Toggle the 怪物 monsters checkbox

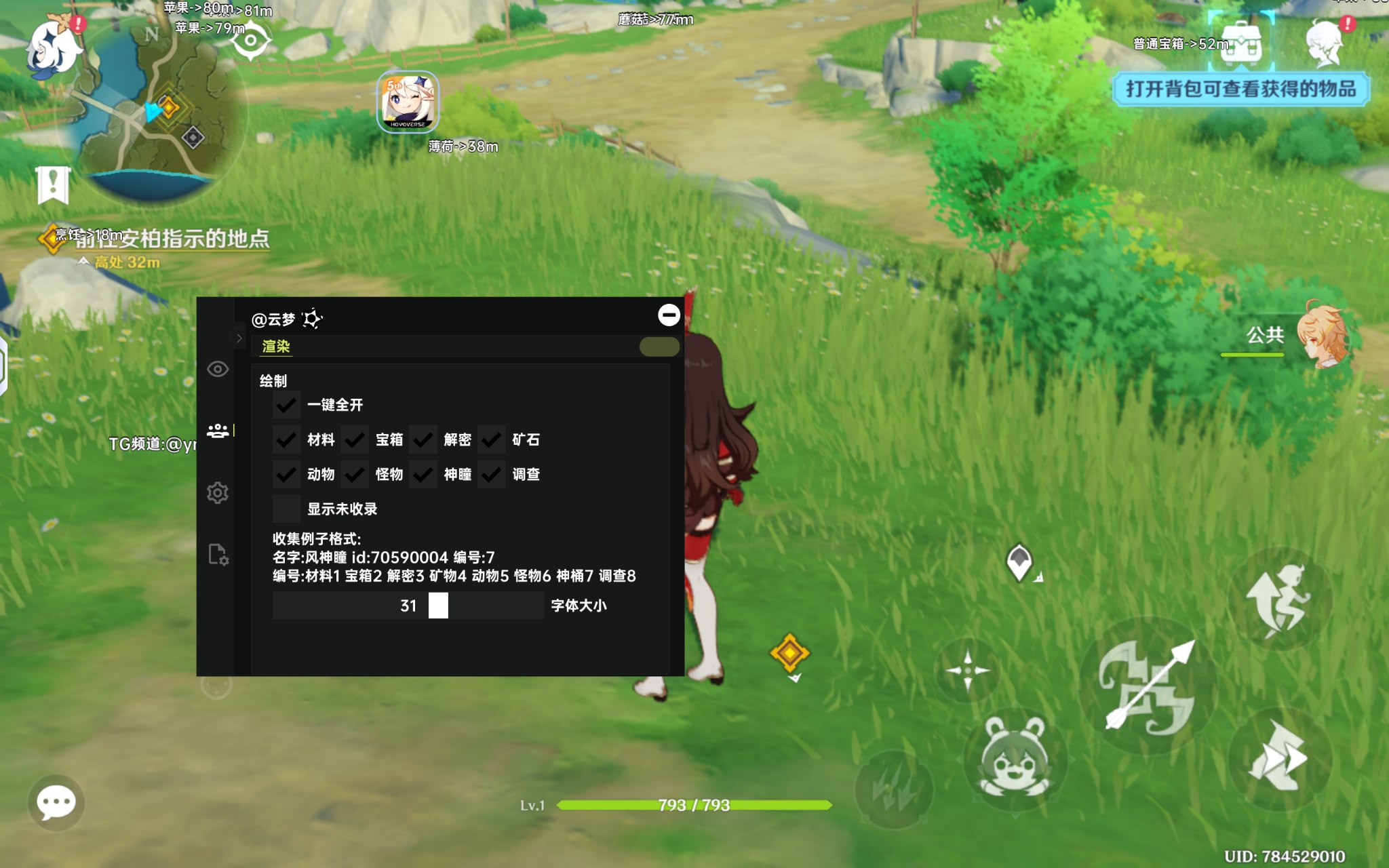pos(355,474)
